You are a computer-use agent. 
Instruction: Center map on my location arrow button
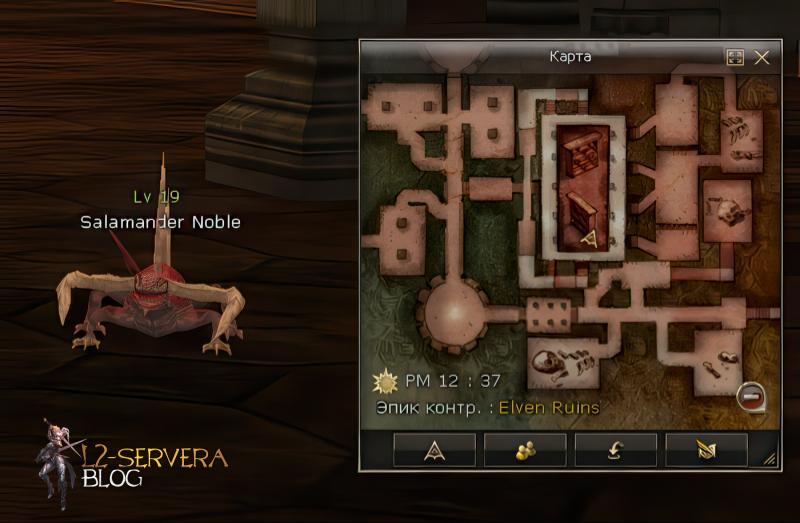coord(434,450)
